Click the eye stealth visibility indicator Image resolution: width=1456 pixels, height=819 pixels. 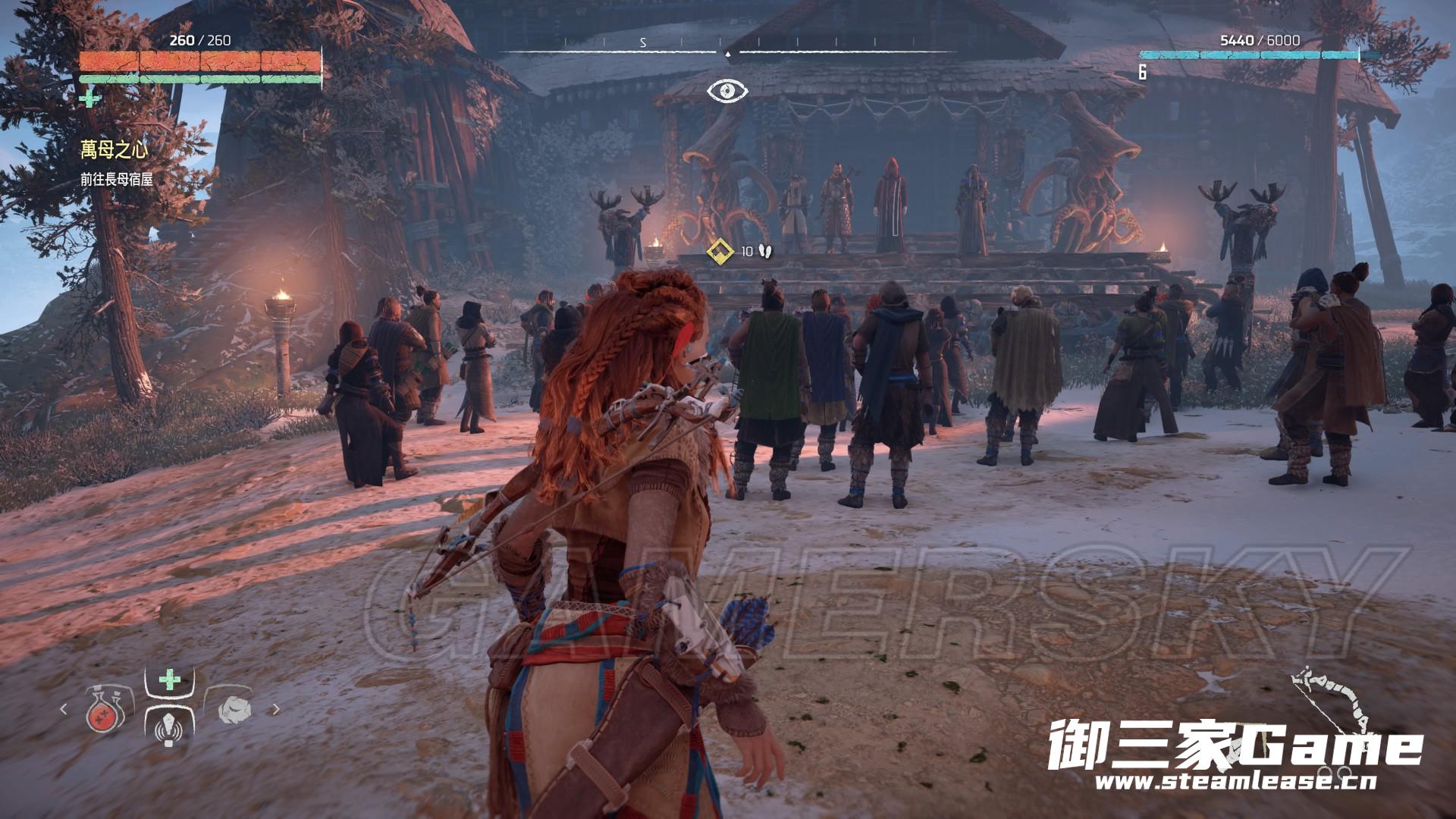[727, 91]
